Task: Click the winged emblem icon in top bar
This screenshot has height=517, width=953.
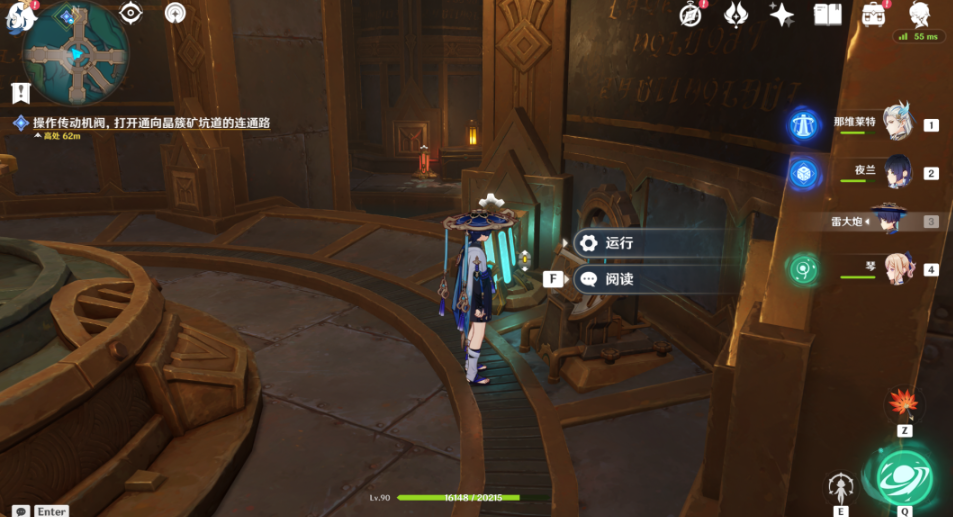Action: (x=736, y=14)
